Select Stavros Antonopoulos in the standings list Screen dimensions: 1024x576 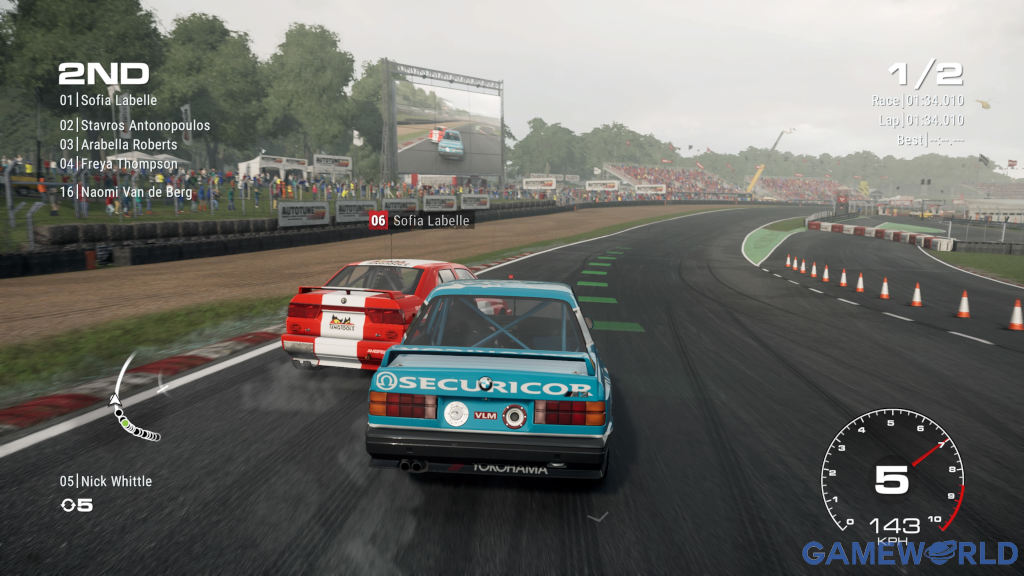pyautogui.click(x=135, y=126)
